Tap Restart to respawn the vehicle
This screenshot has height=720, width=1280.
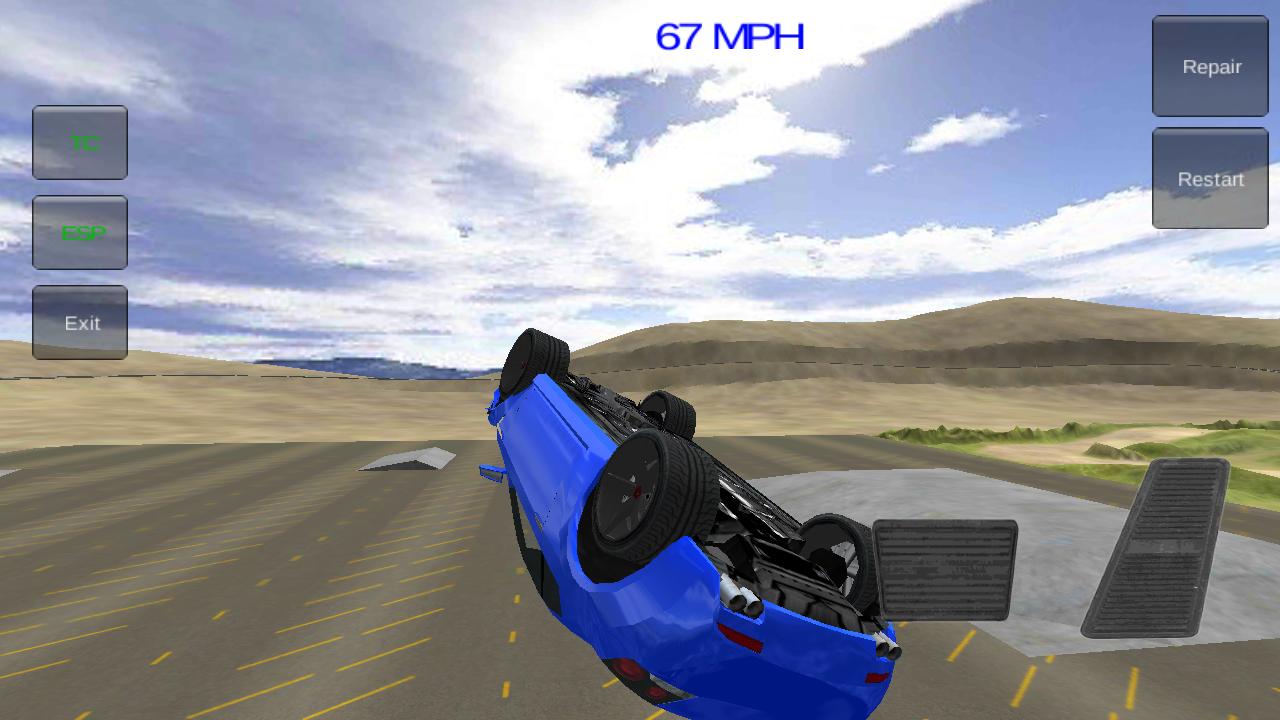tap(1209, 178)
